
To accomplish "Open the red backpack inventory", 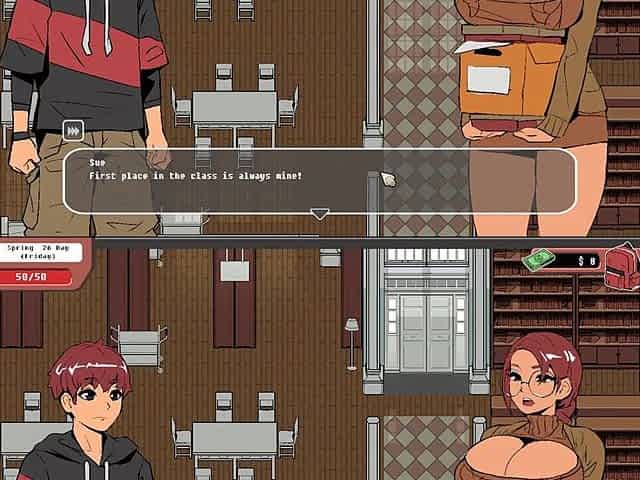I will 620,262.
